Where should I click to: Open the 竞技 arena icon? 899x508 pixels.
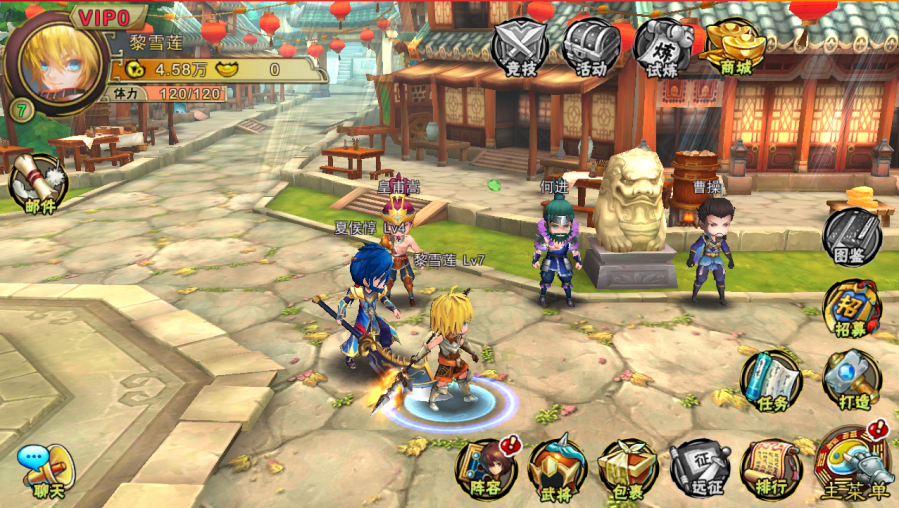coord(521,47)
